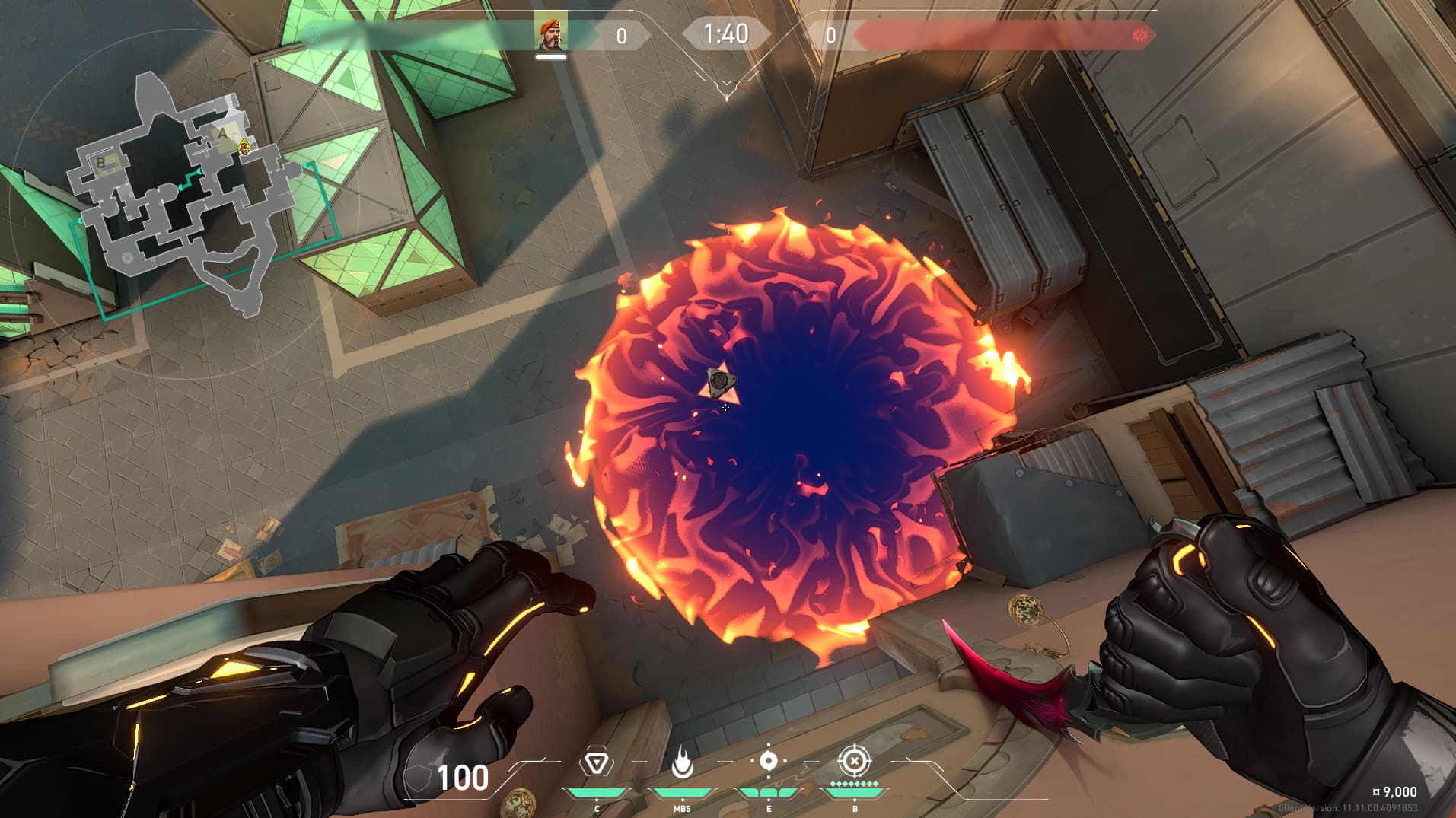Click Brimstone's player marker on the minimap
This screenshot has height=818, width=1456.
(x=244, y=147)
